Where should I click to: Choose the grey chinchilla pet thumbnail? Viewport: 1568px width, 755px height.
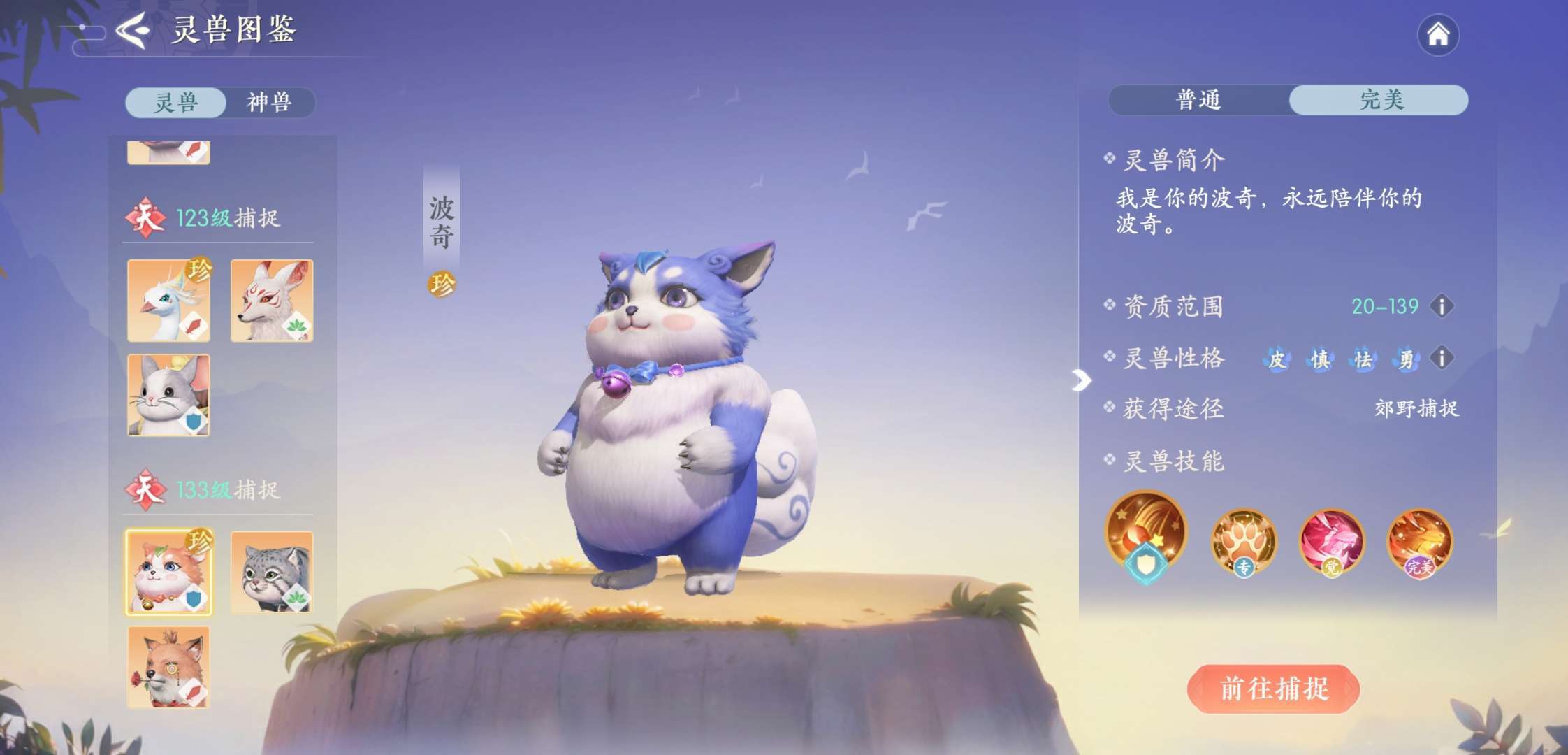coord(168,395)
